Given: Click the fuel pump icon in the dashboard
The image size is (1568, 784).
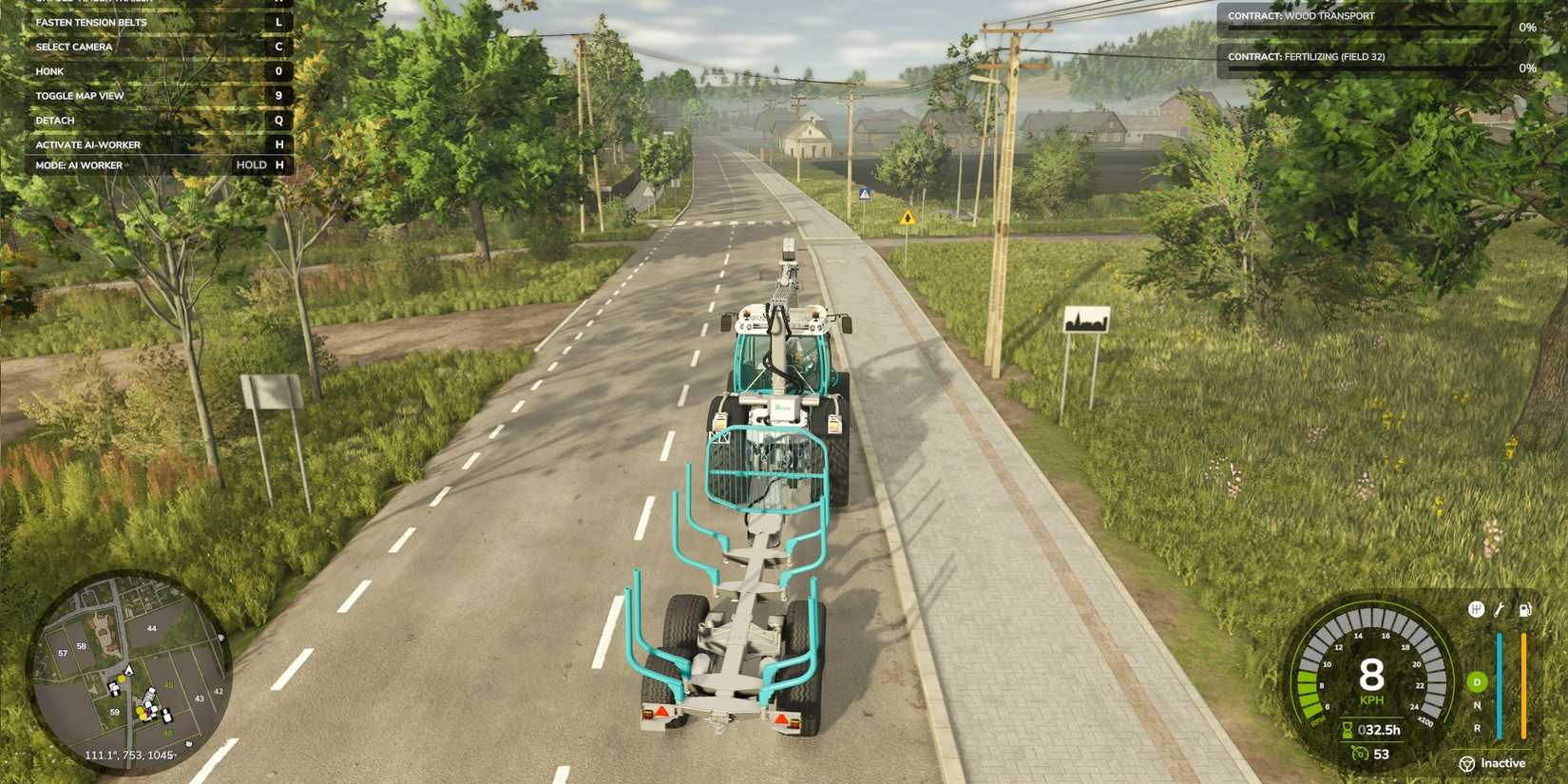Looking at the screenshot, I should pyautogui.click(x=1525, y=610).
